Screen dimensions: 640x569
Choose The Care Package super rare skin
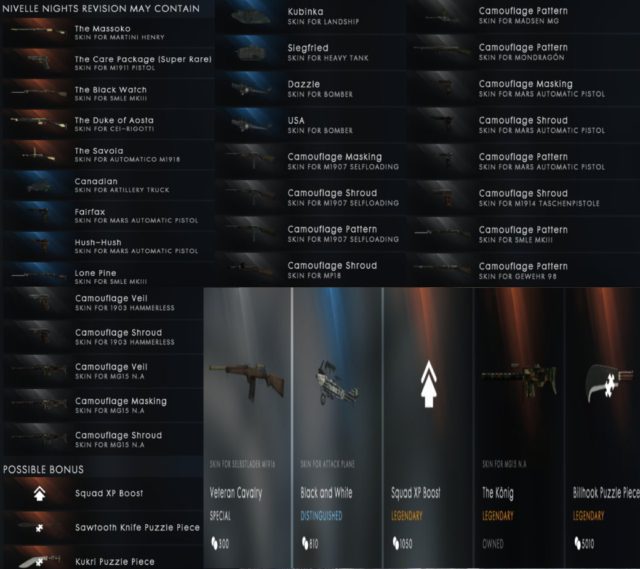click(x=108, y=63)
